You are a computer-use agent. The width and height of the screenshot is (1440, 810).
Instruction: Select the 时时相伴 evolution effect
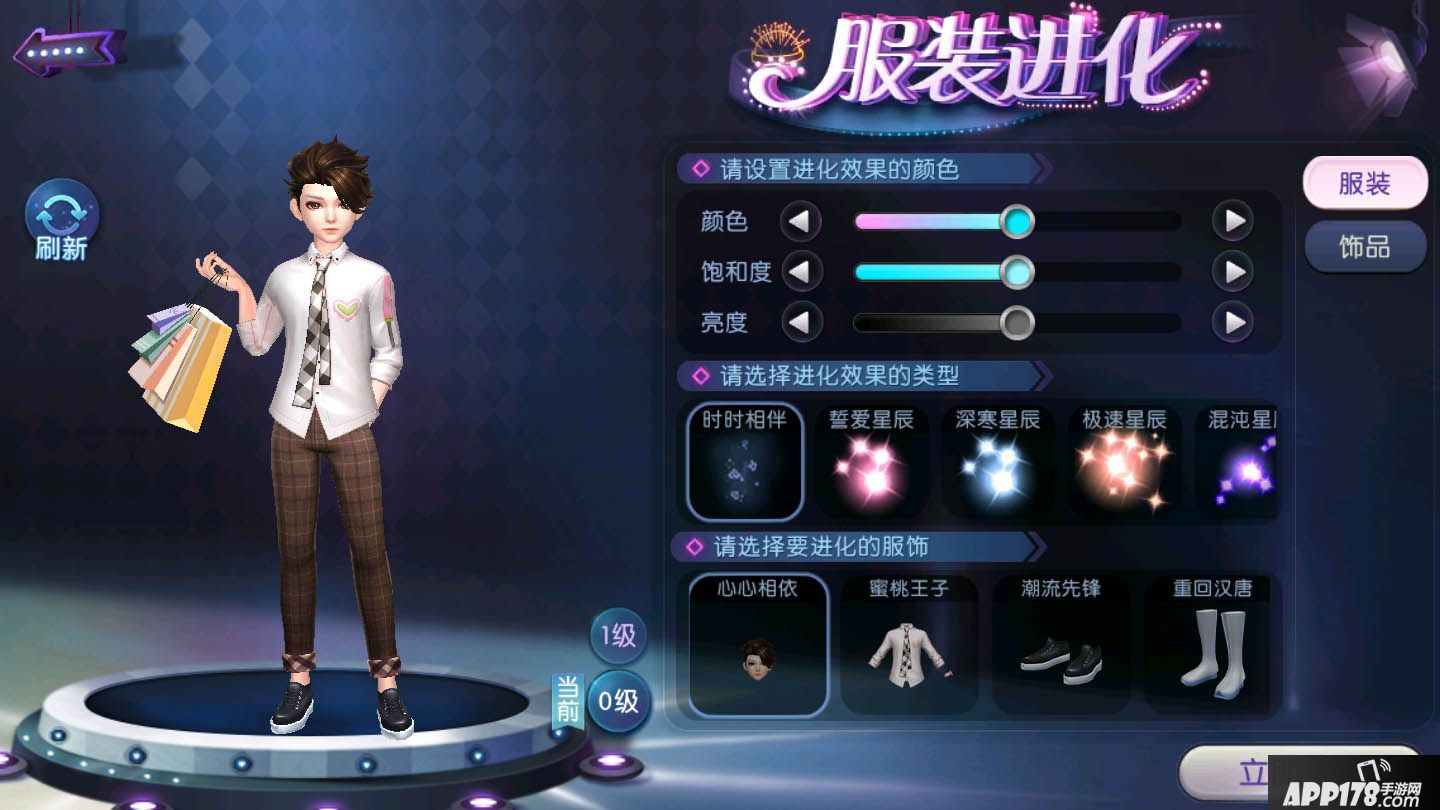pyautogui.click(x=744, y=460)
